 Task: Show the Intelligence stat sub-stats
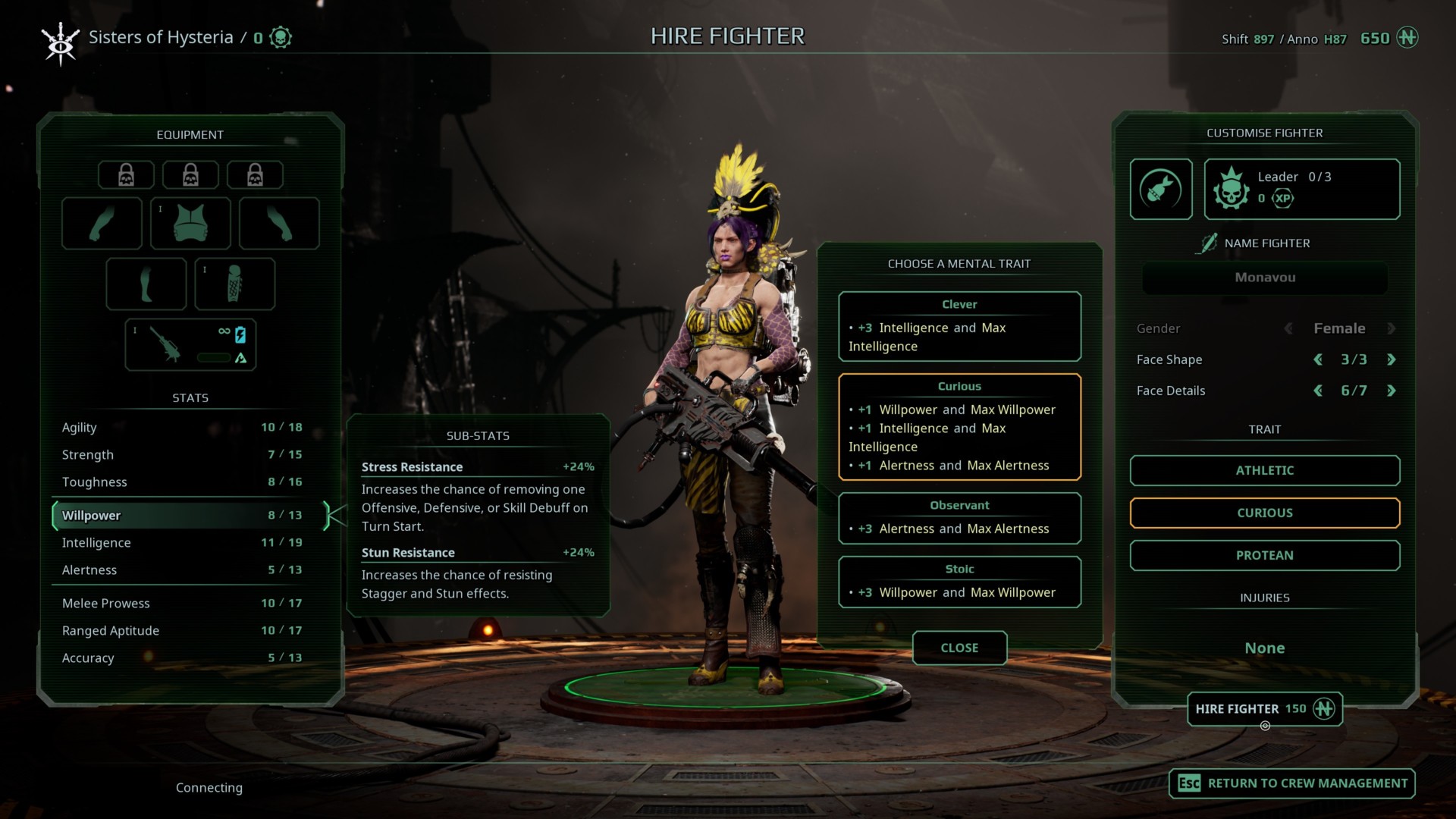tap(182, 543)
